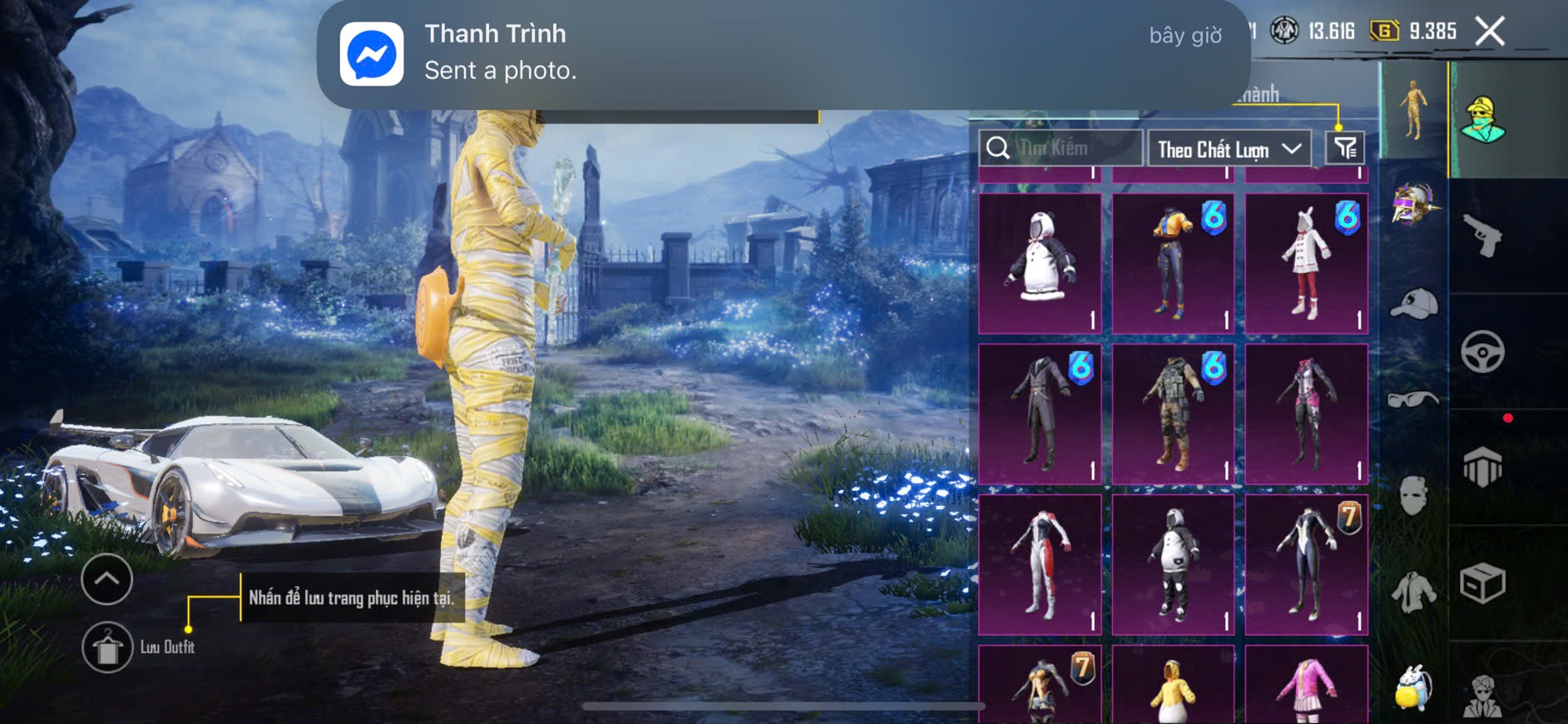Open the Messenger notification from Thanh Trình

click(782, 53)
